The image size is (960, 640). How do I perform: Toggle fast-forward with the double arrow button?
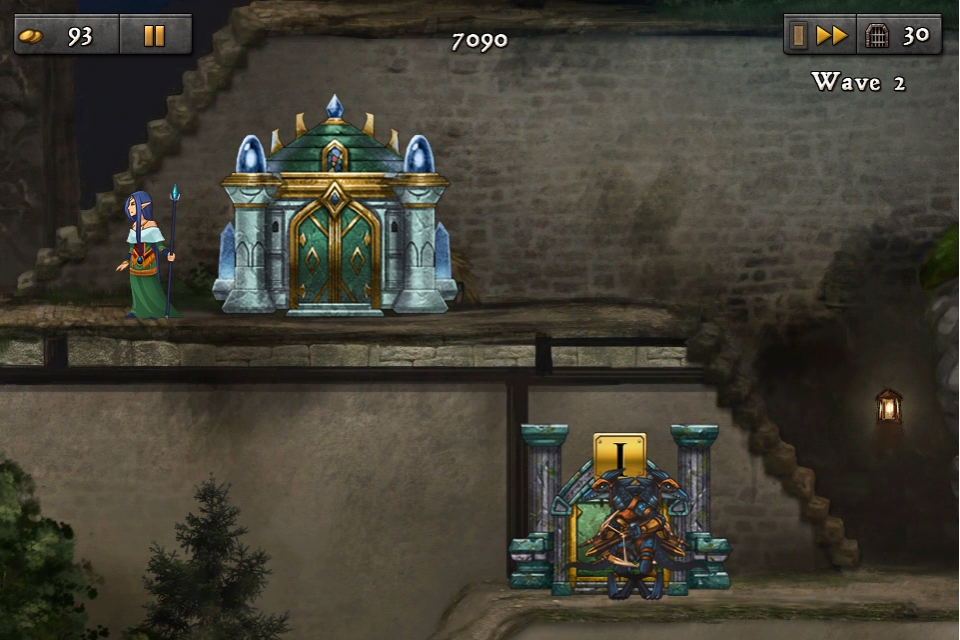[x=831, y=36]
